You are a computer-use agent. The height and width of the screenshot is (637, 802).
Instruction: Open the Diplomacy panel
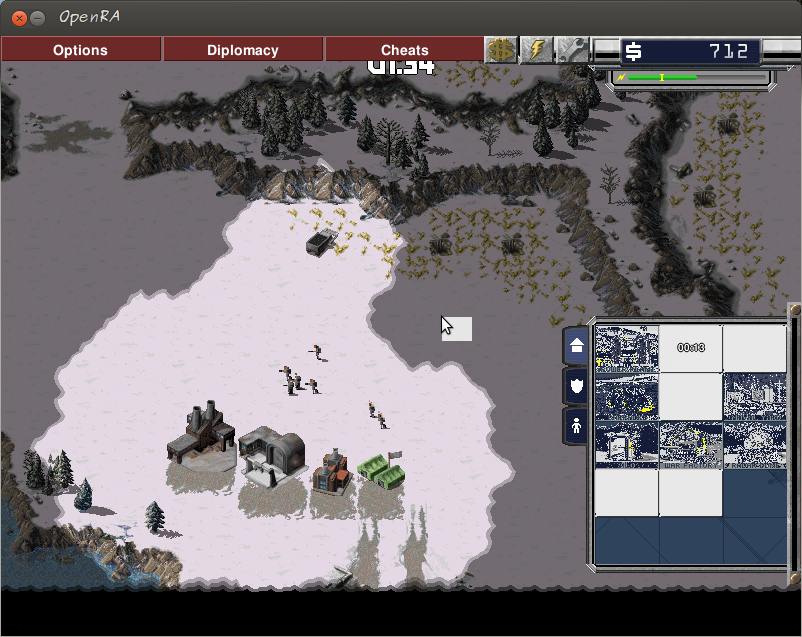243,50
